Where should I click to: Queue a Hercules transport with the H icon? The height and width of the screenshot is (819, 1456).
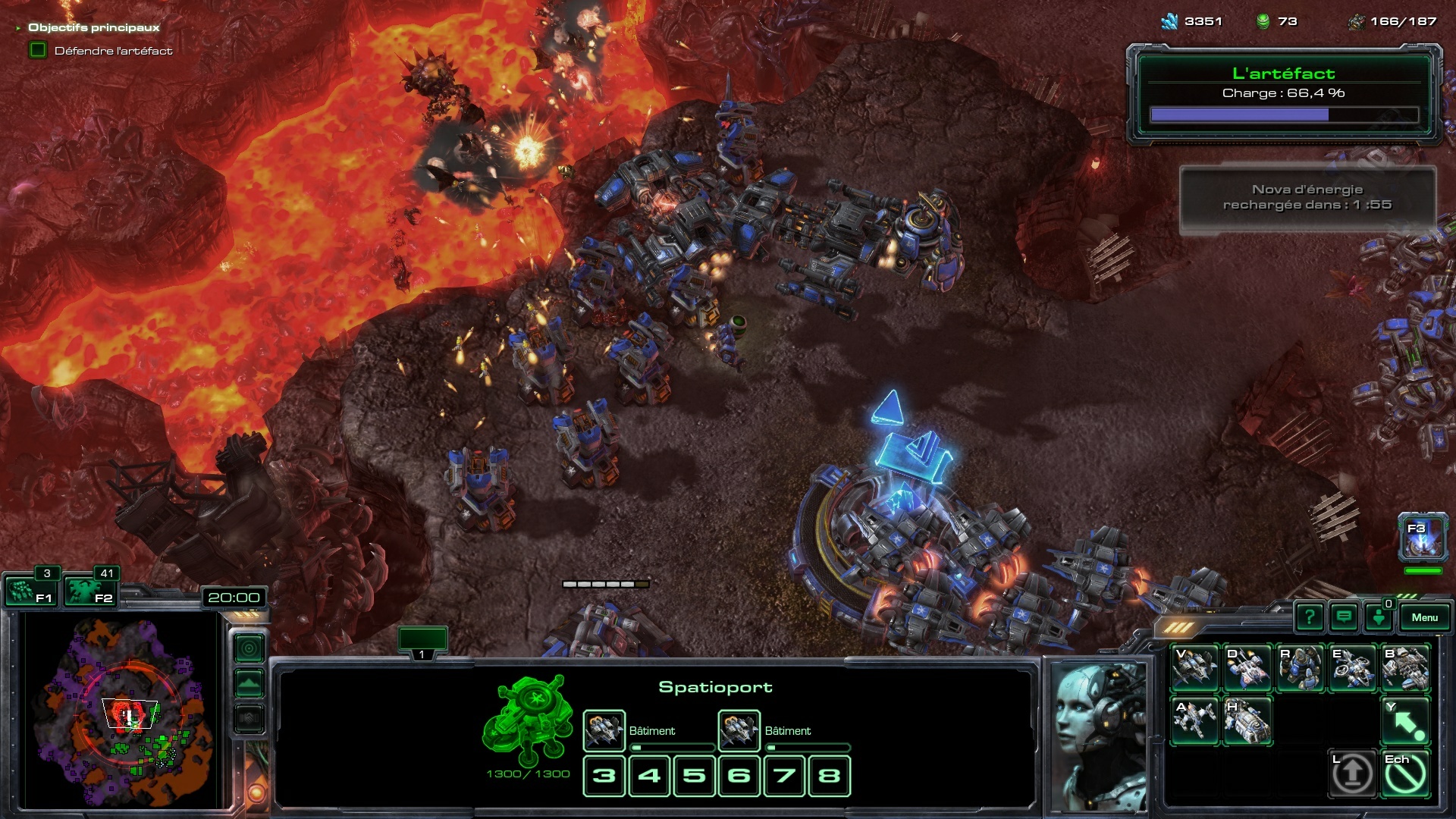pos(1247,720)
